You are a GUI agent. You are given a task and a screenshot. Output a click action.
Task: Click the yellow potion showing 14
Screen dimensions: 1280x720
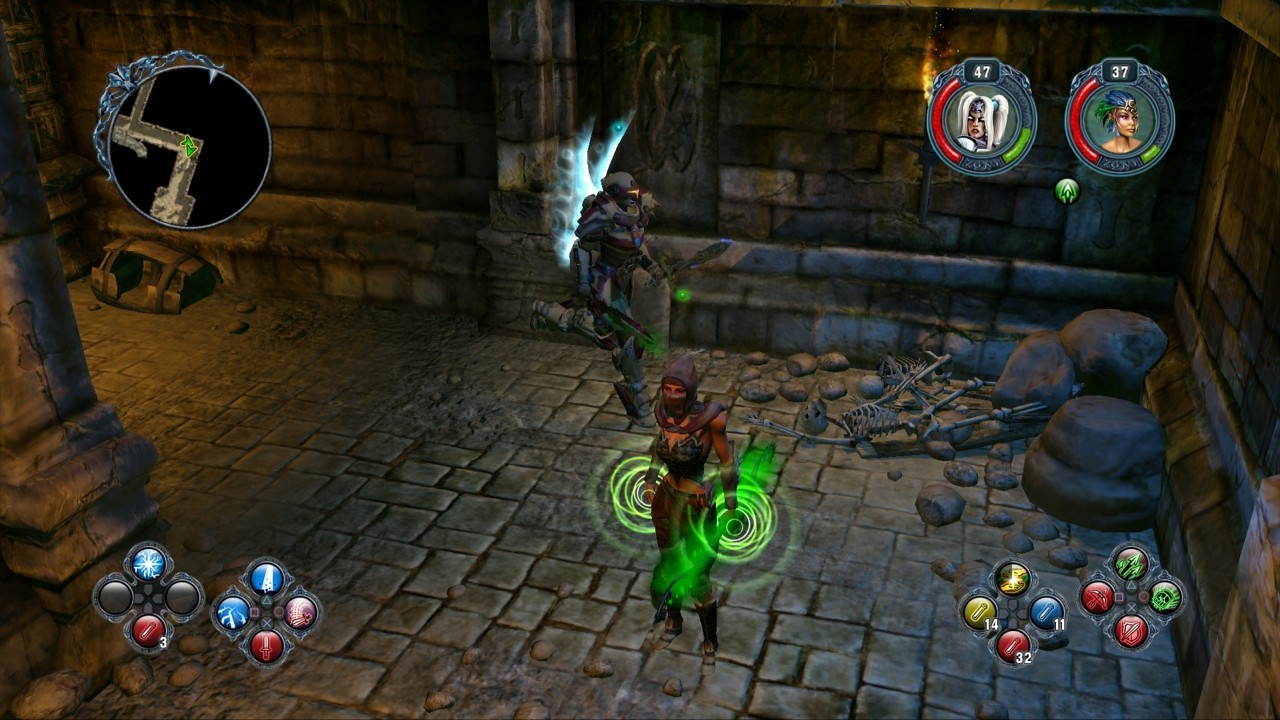pos(979,610)
